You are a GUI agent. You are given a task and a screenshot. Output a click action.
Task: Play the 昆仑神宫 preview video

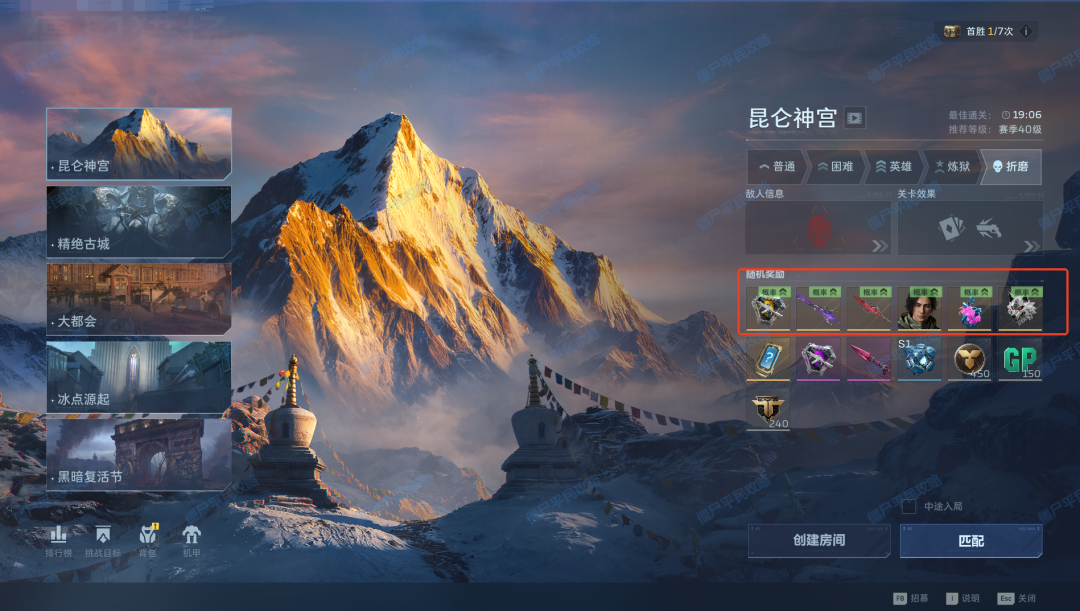pos(854,118)
